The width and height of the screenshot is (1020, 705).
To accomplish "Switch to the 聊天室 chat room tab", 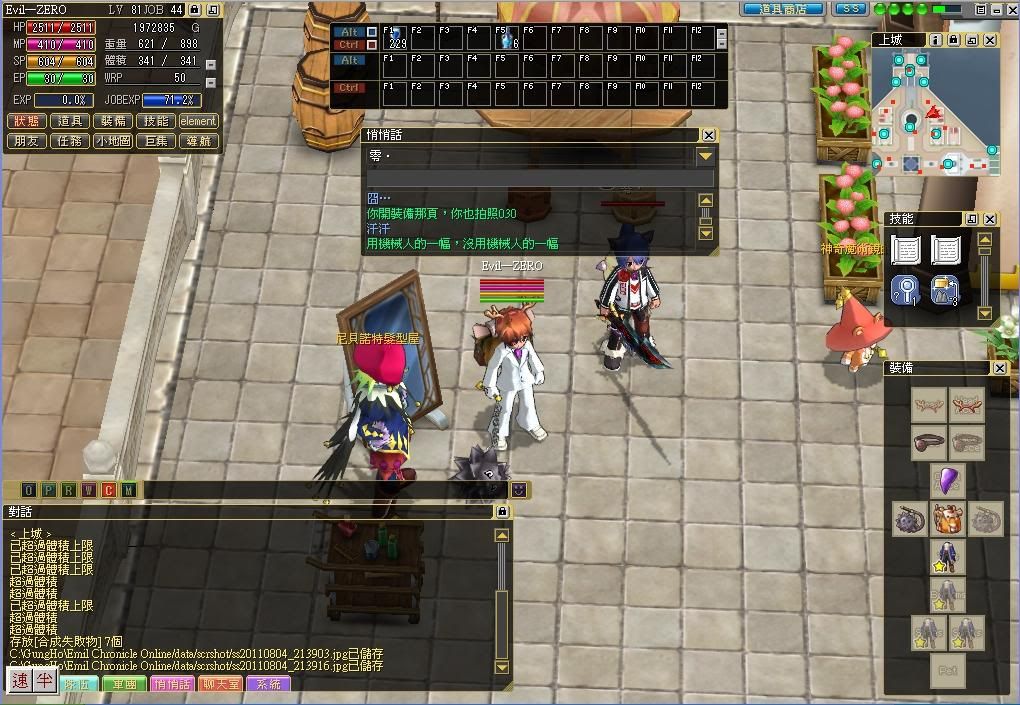I will click(221, 685).
